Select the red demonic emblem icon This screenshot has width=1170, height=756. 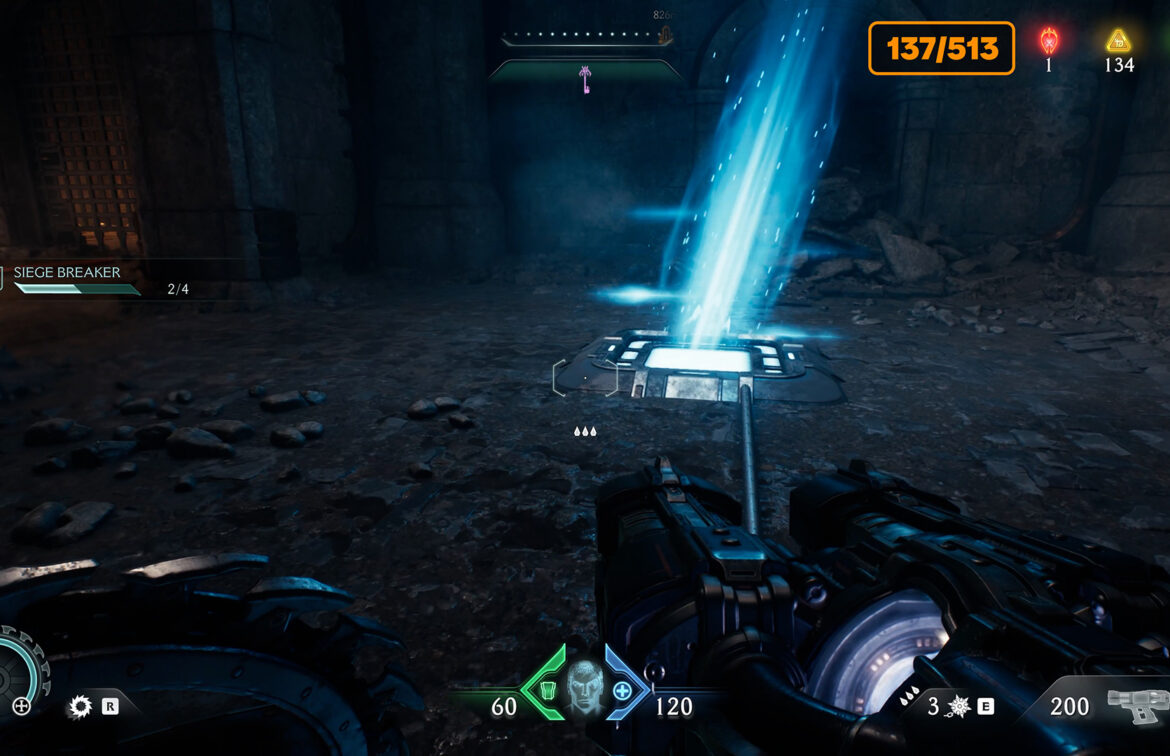pyautogui.click(x=1049, y=41)
